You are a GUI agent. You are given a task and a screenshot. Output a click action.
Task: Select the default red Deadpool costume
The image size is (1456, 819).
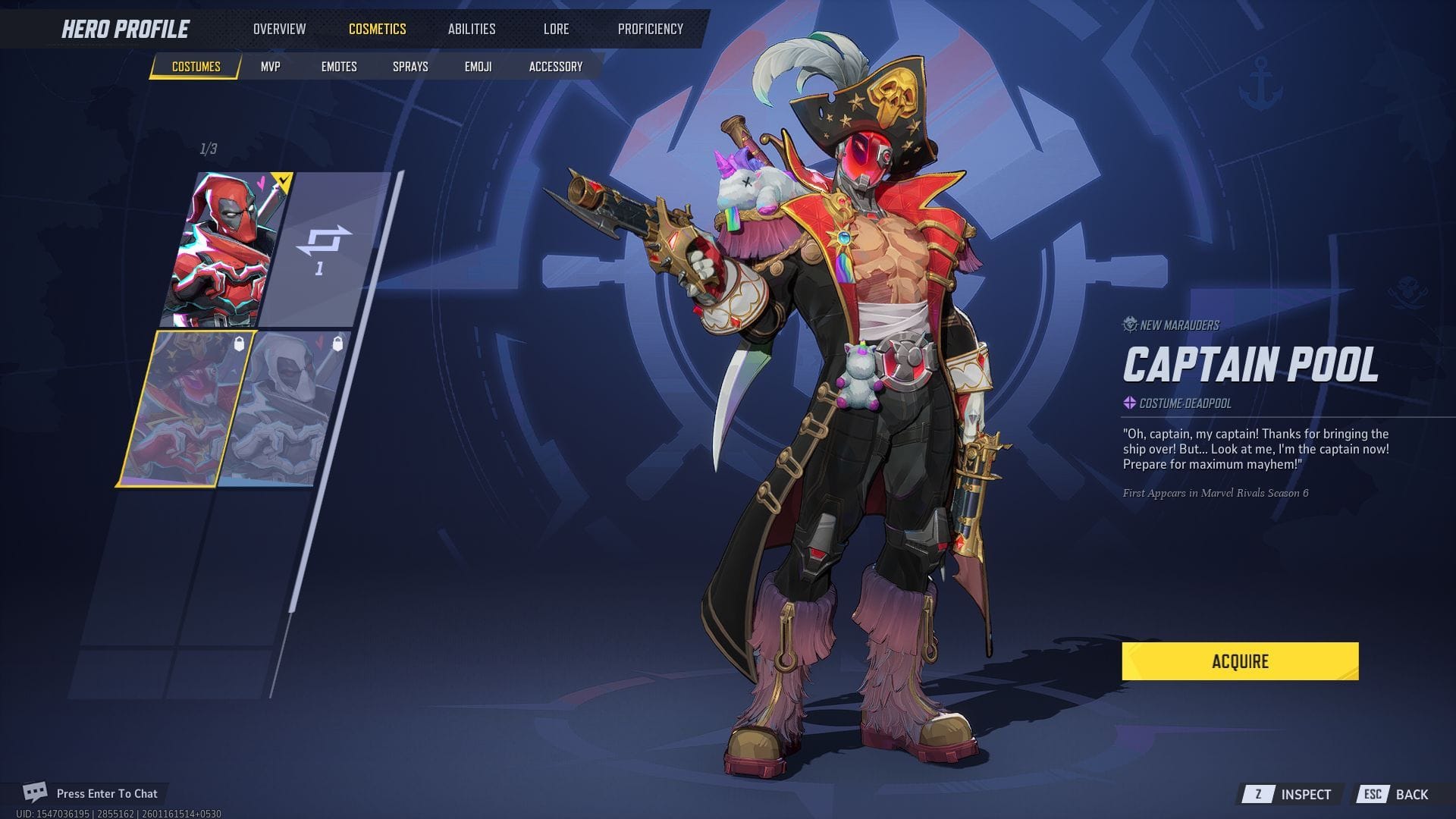[226, 249]
